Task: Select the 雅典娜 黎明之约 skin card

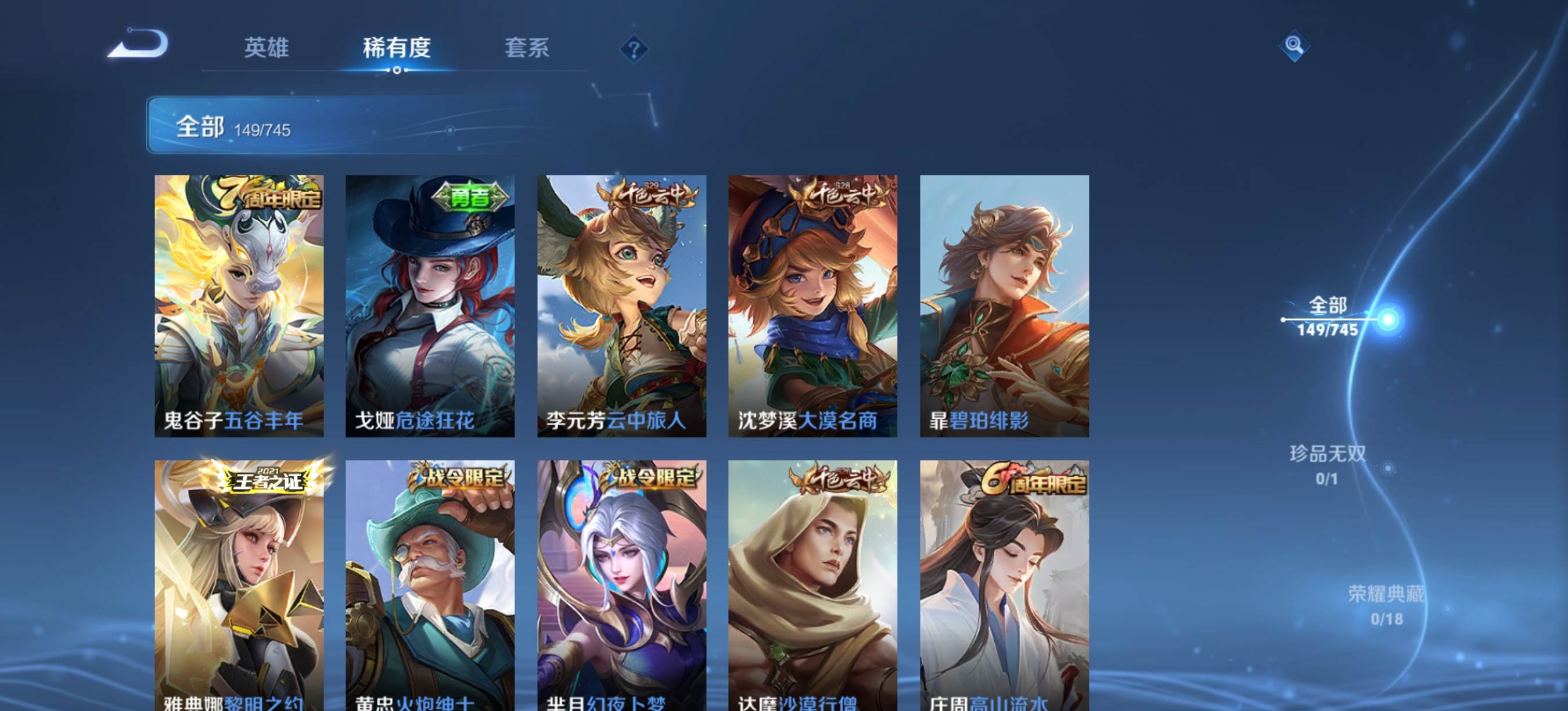Action: click(239, 584)
